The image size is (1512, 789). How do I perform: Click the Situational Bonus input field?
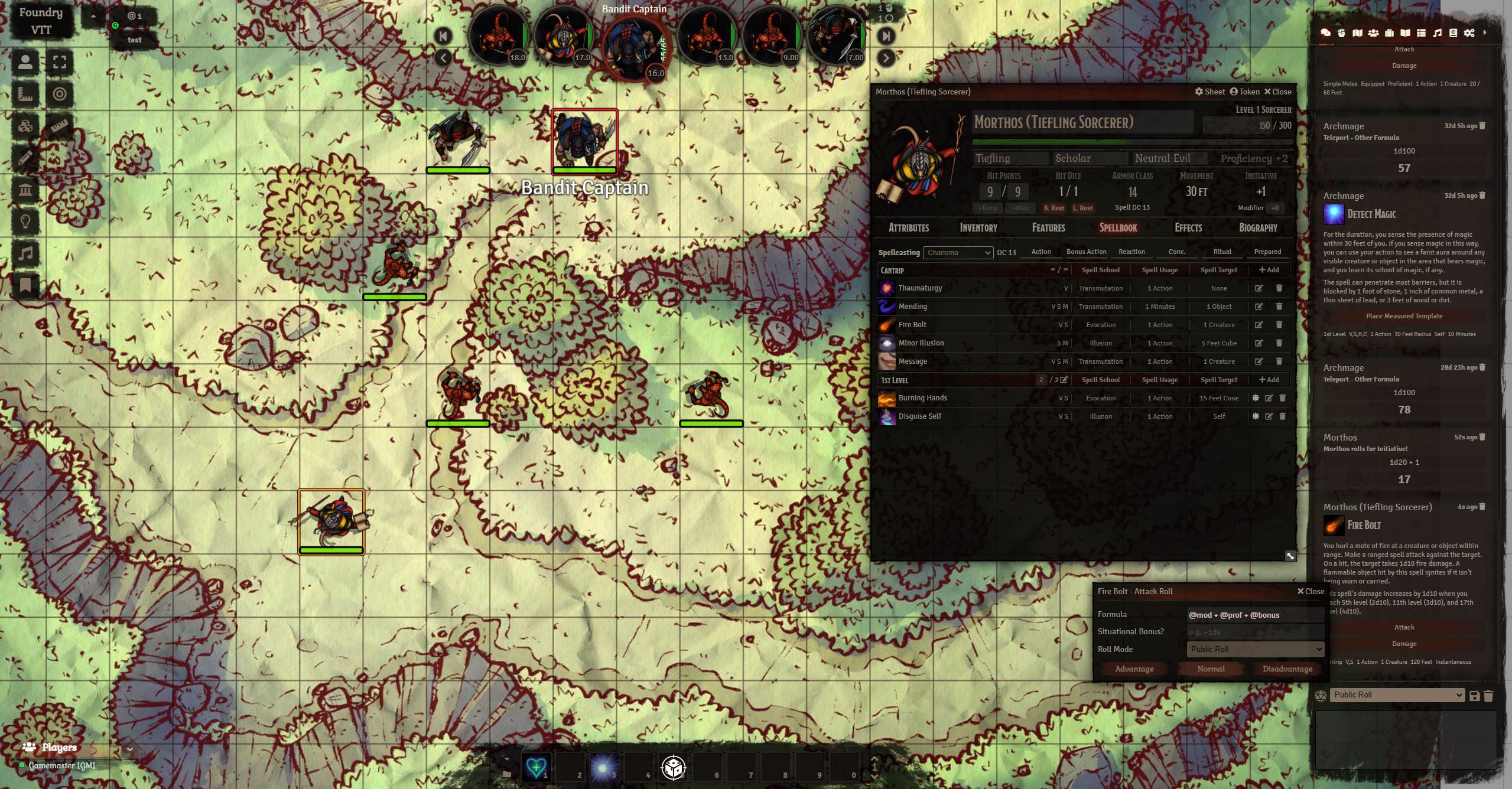1255,632
